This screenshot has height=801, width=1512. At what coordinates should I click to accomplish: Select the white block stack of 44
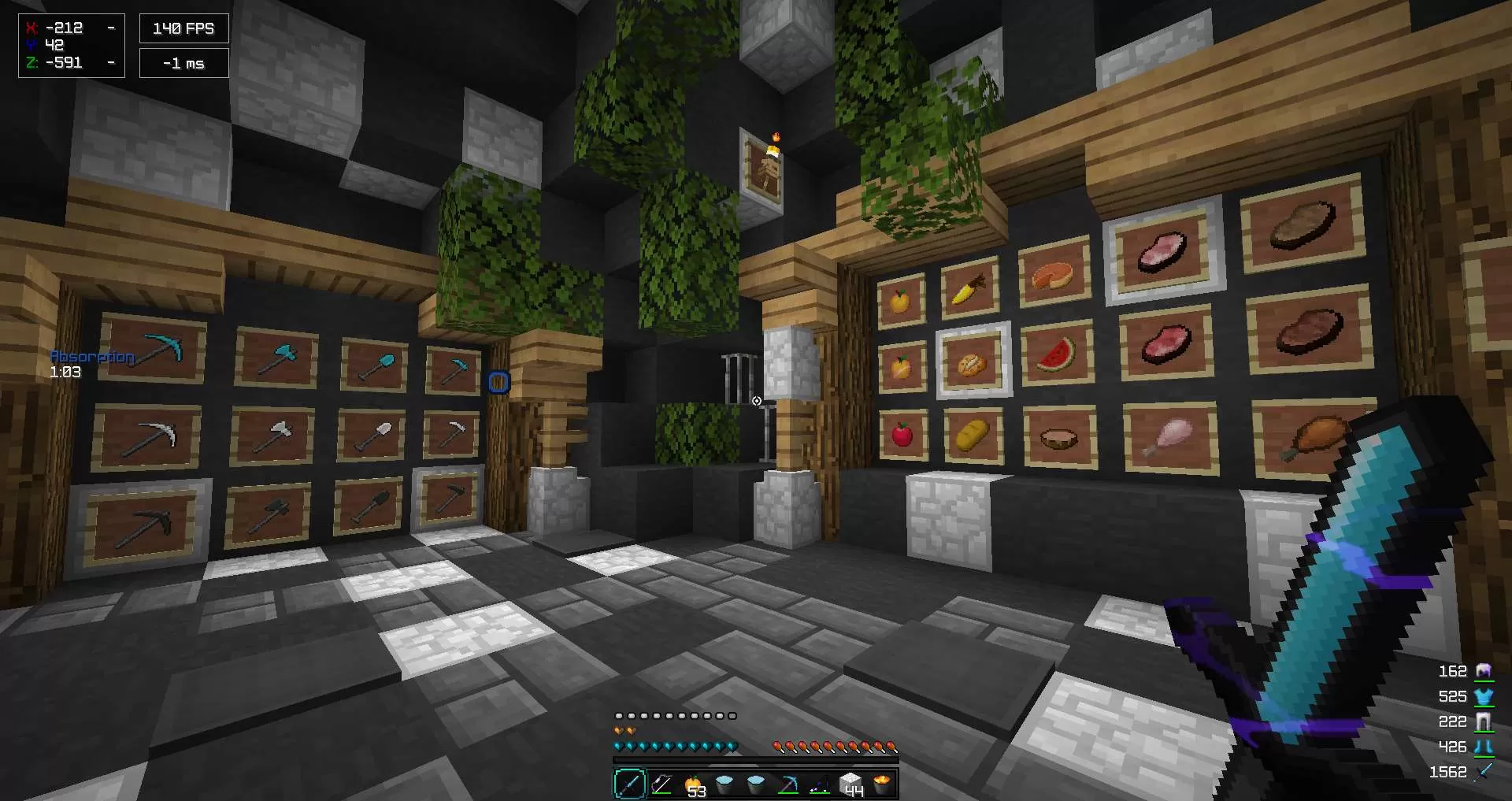851,784
